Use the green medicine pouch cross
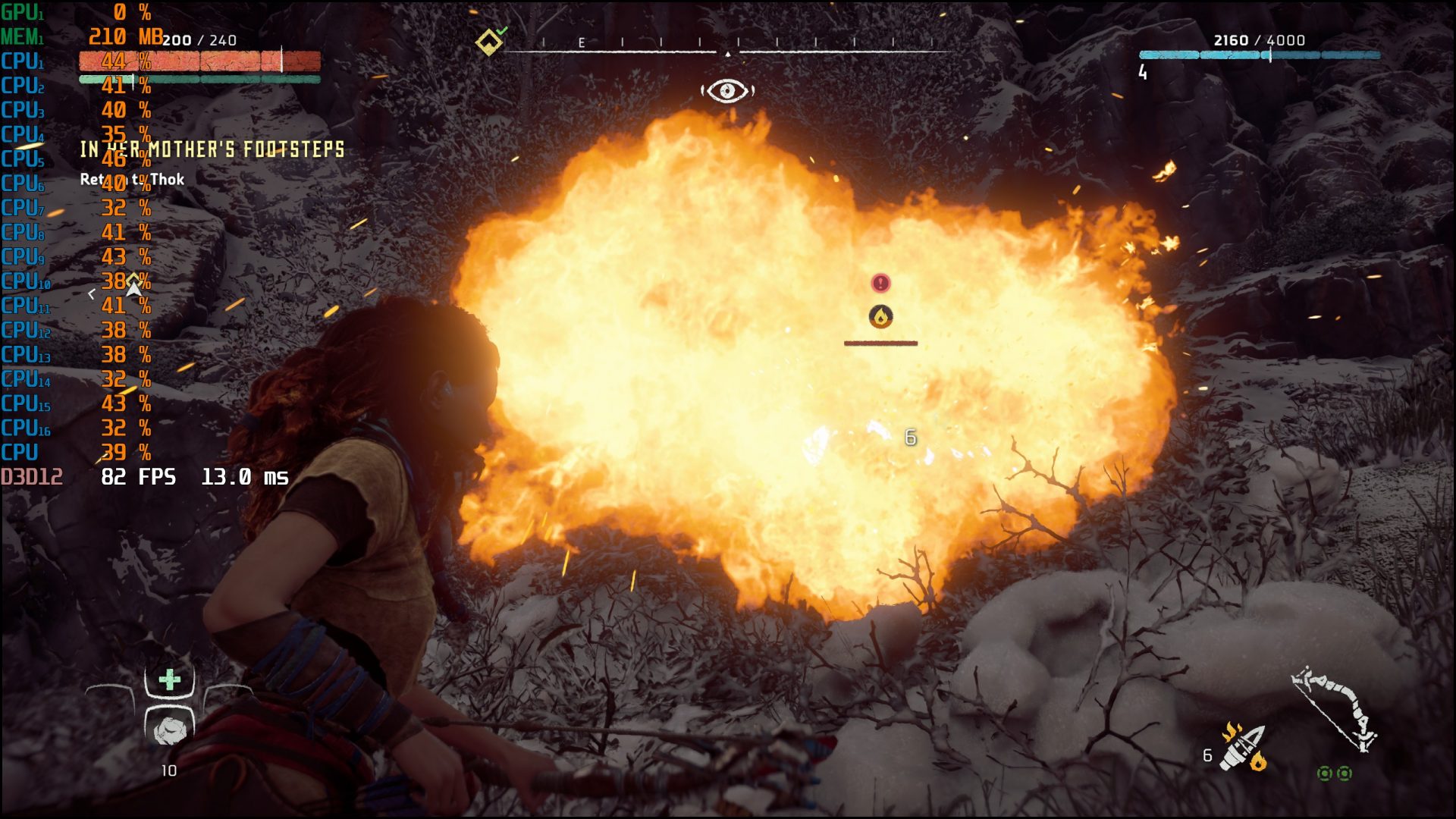This screenshot has height=819, width=1456. click(170, 679)
